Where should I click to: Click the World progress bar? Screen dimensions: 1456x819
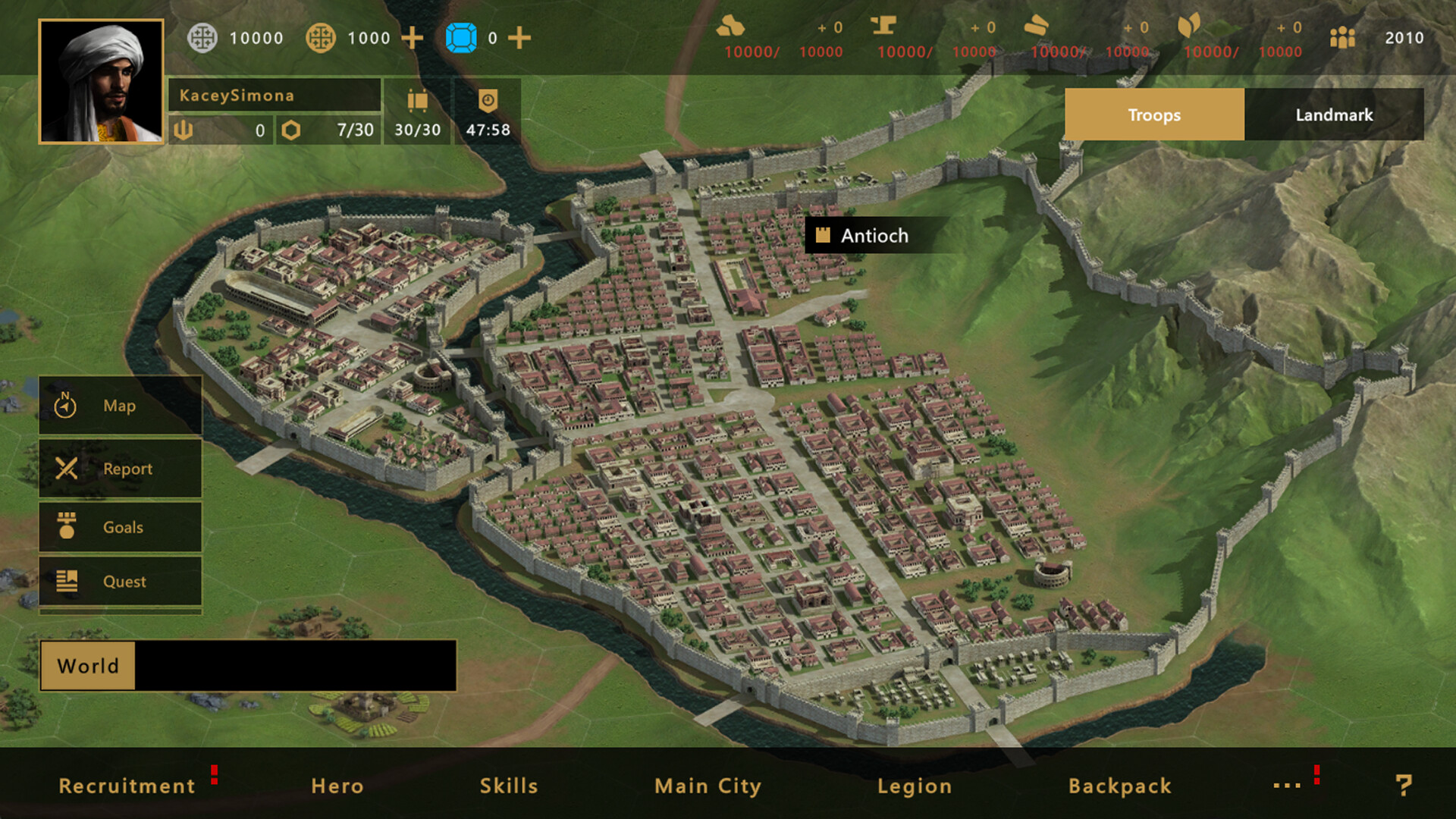(x=250, y=666)
